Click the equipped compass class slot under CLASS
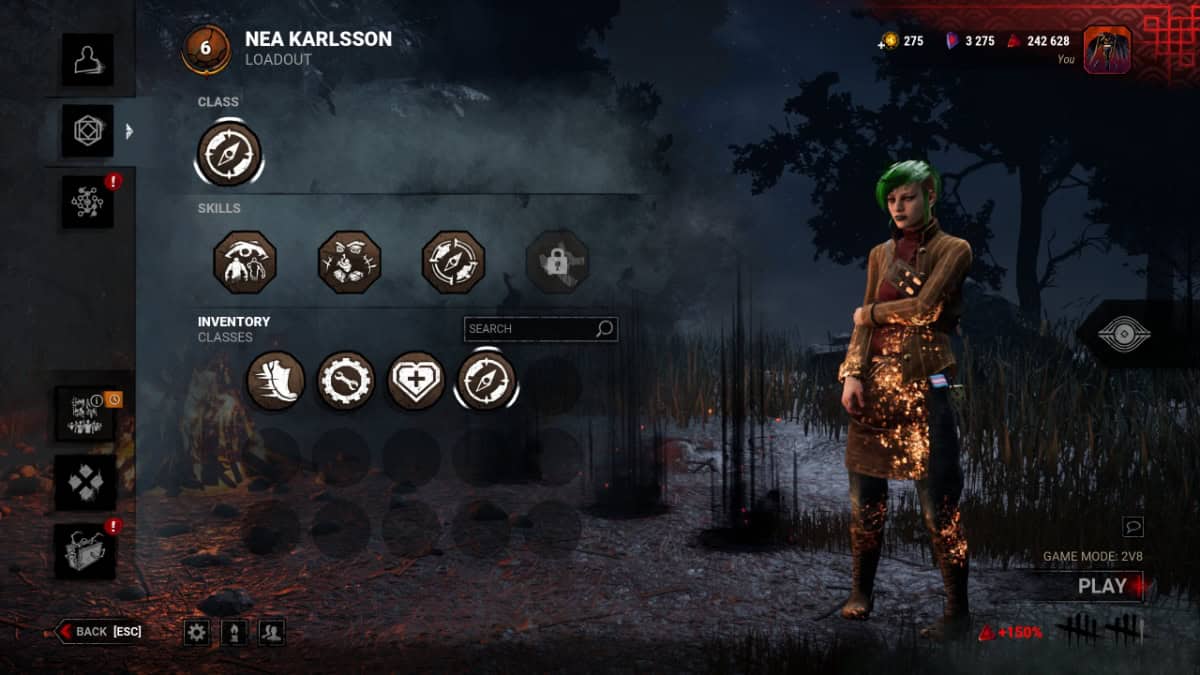 click(x=230, y=154)
